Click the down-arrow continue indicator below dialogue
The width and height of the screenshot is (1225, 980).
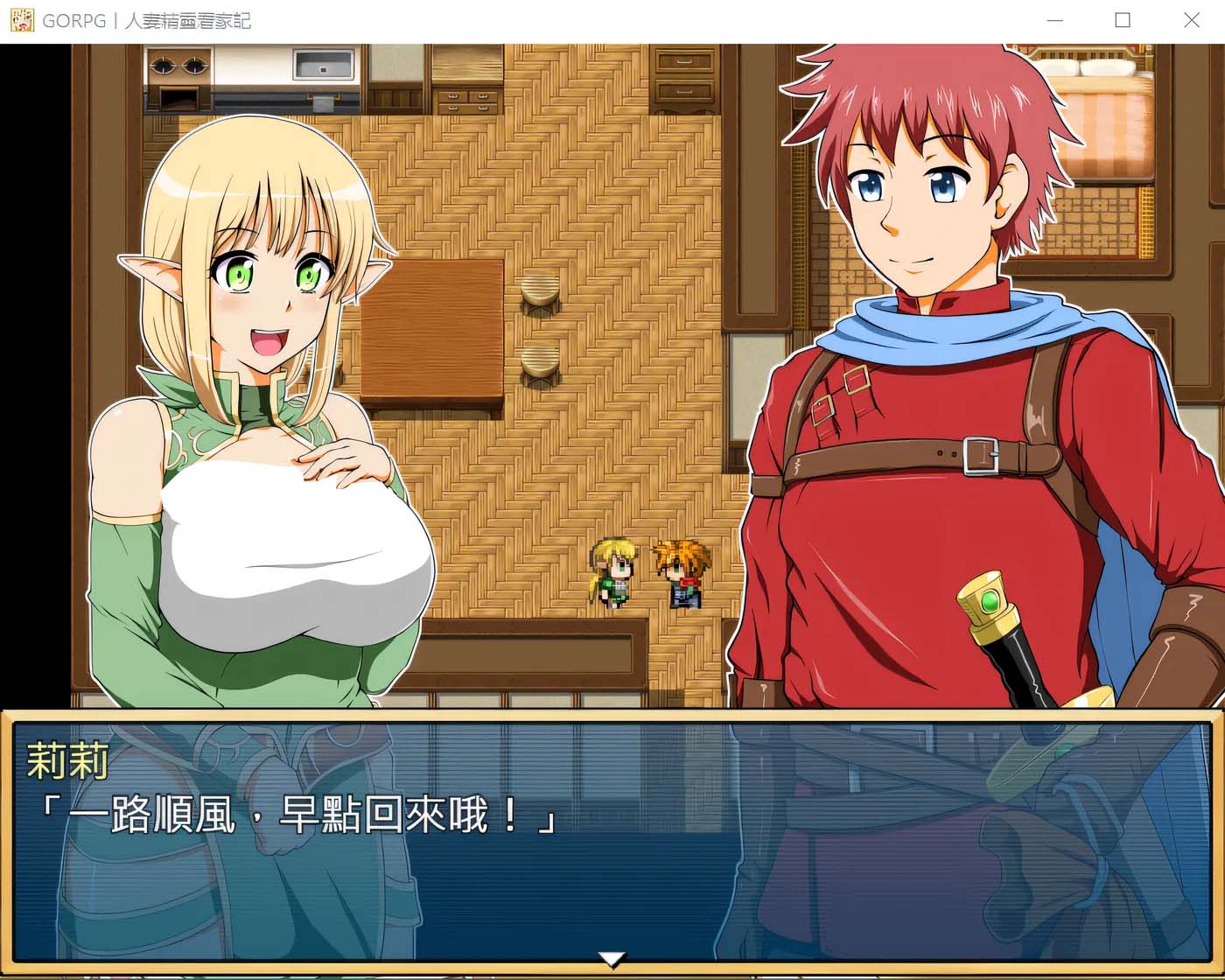612,960
